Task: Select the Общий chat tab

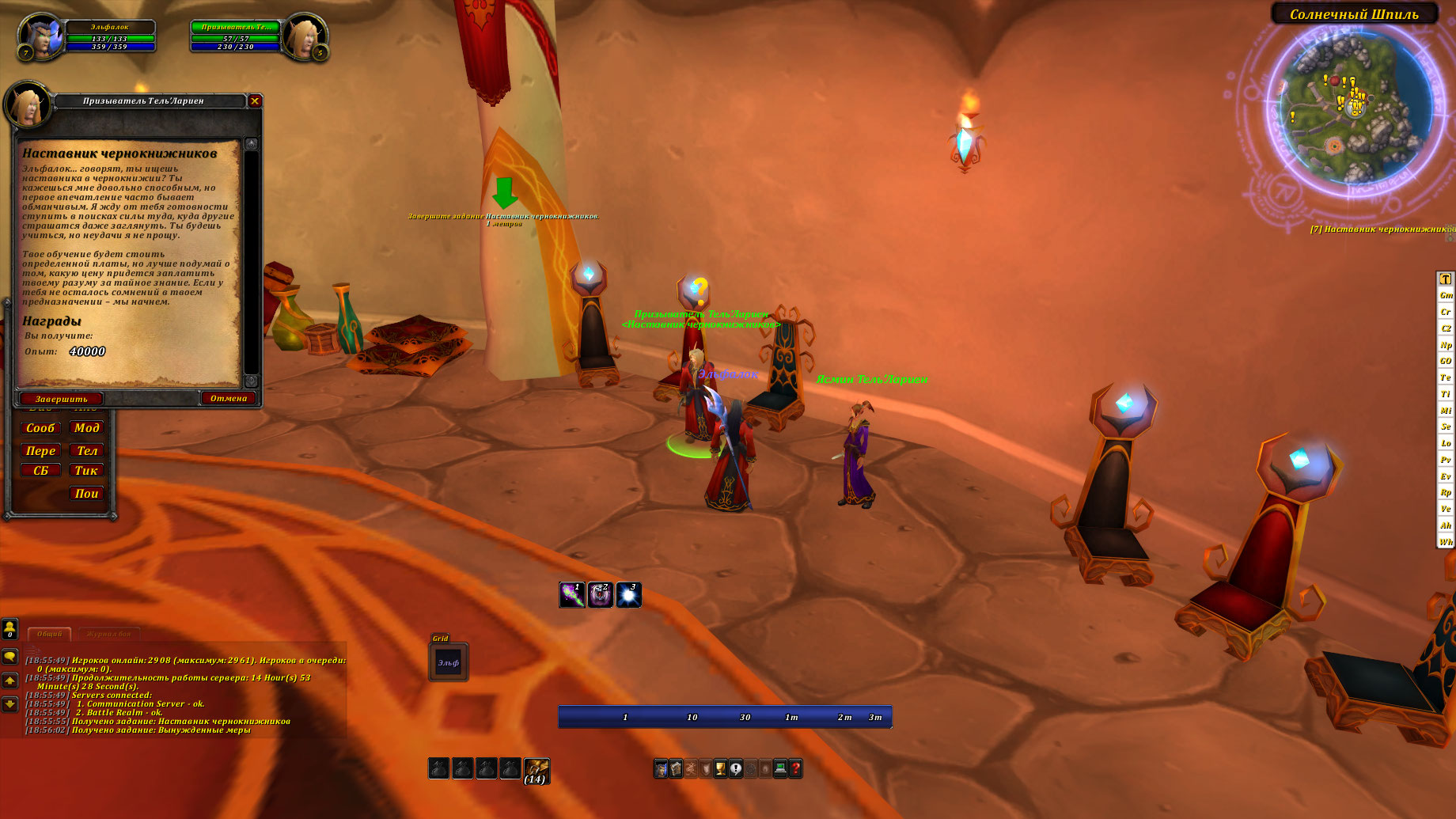Action: pos(49,634)
